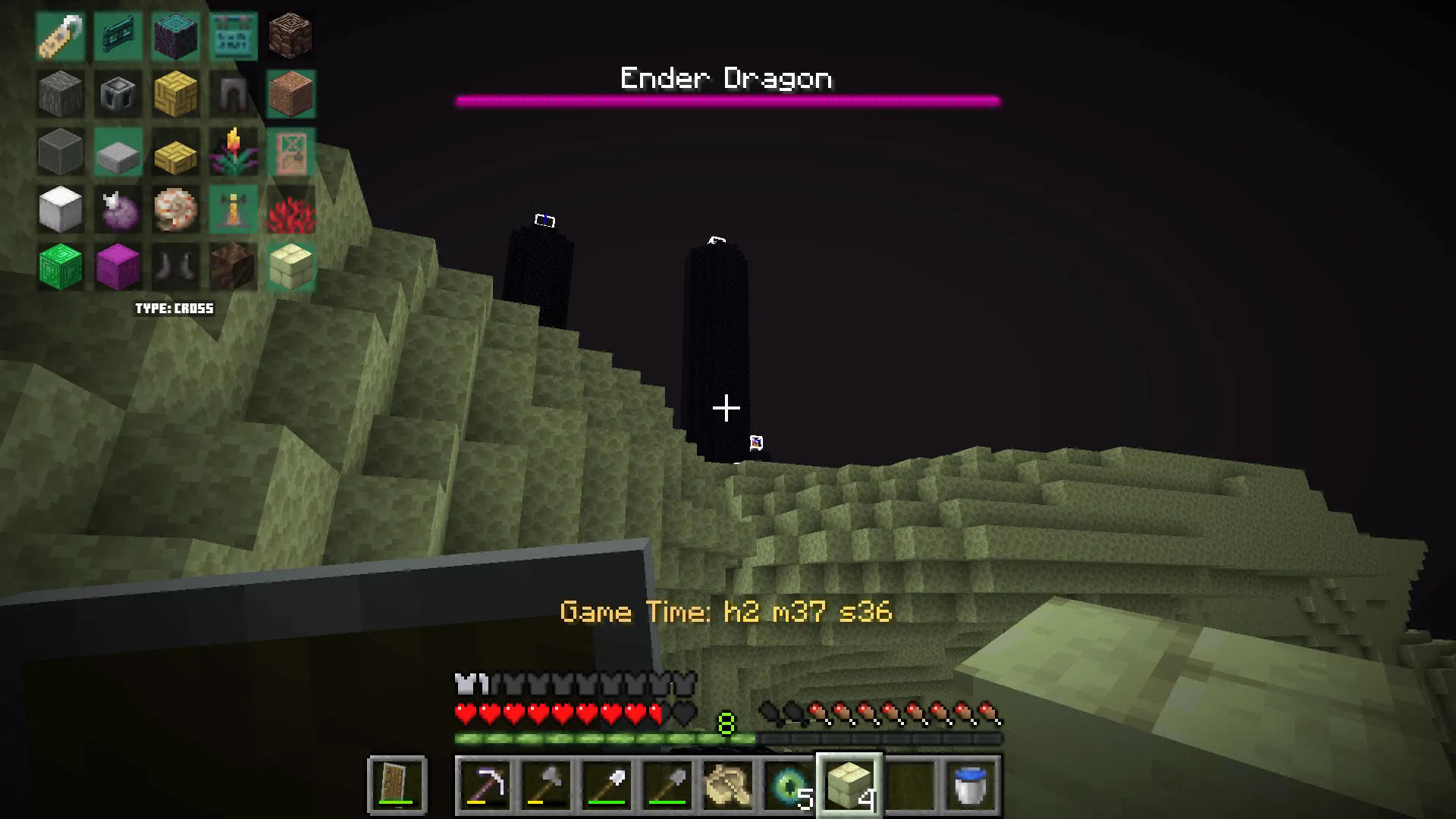
Task: Select the axe in the hotbar
Action: pyautogui.click(x=546, y=786)
